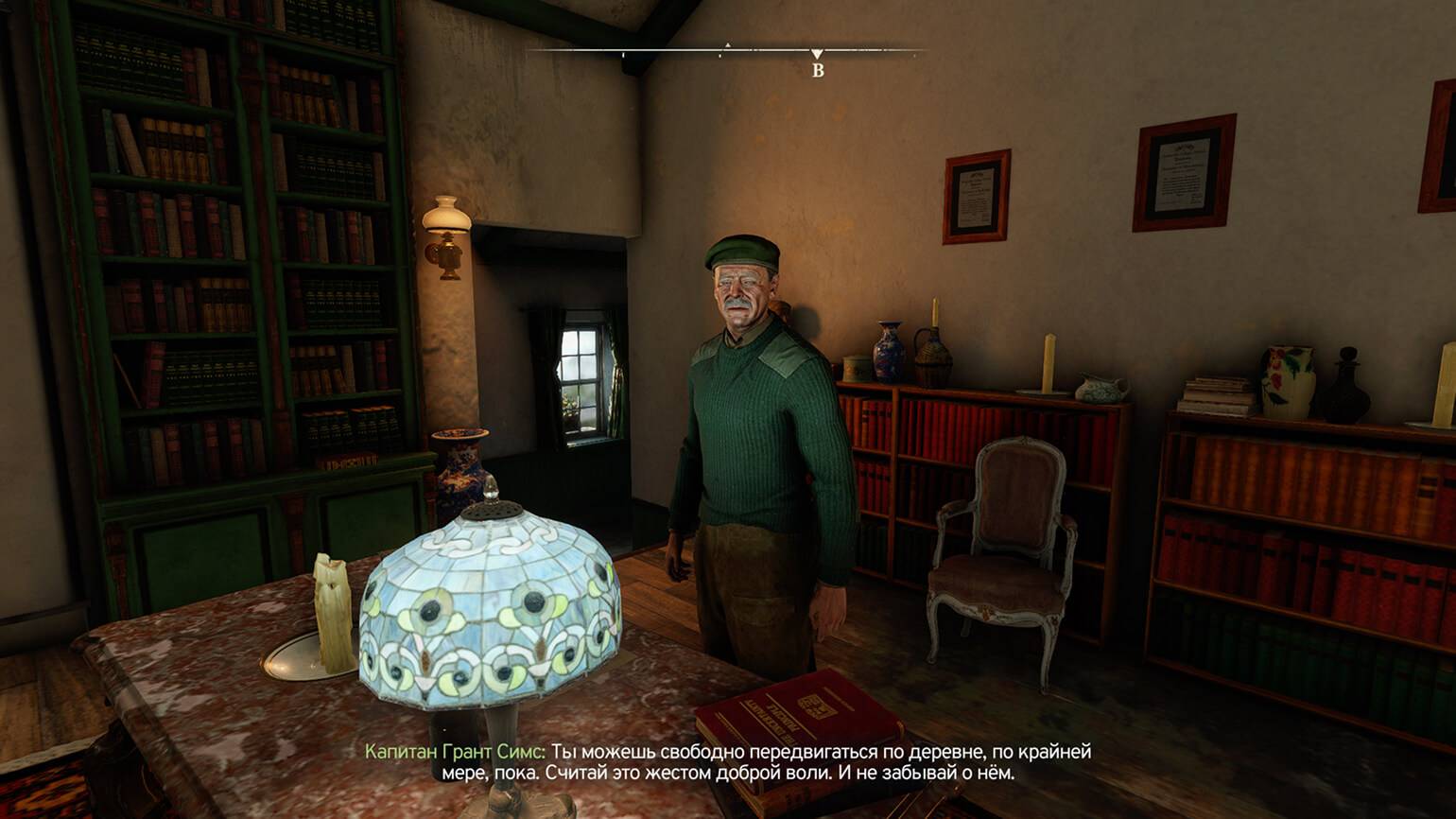Click the East «В» marker on the compass

818,69
